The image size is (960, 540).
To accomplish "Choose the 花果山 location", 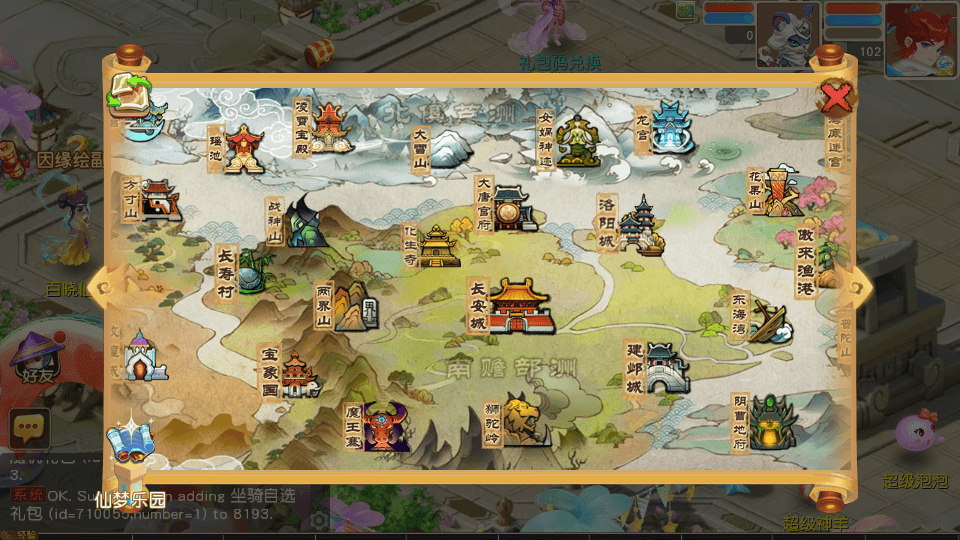I will pyautogui.click(x=783, y=191).
